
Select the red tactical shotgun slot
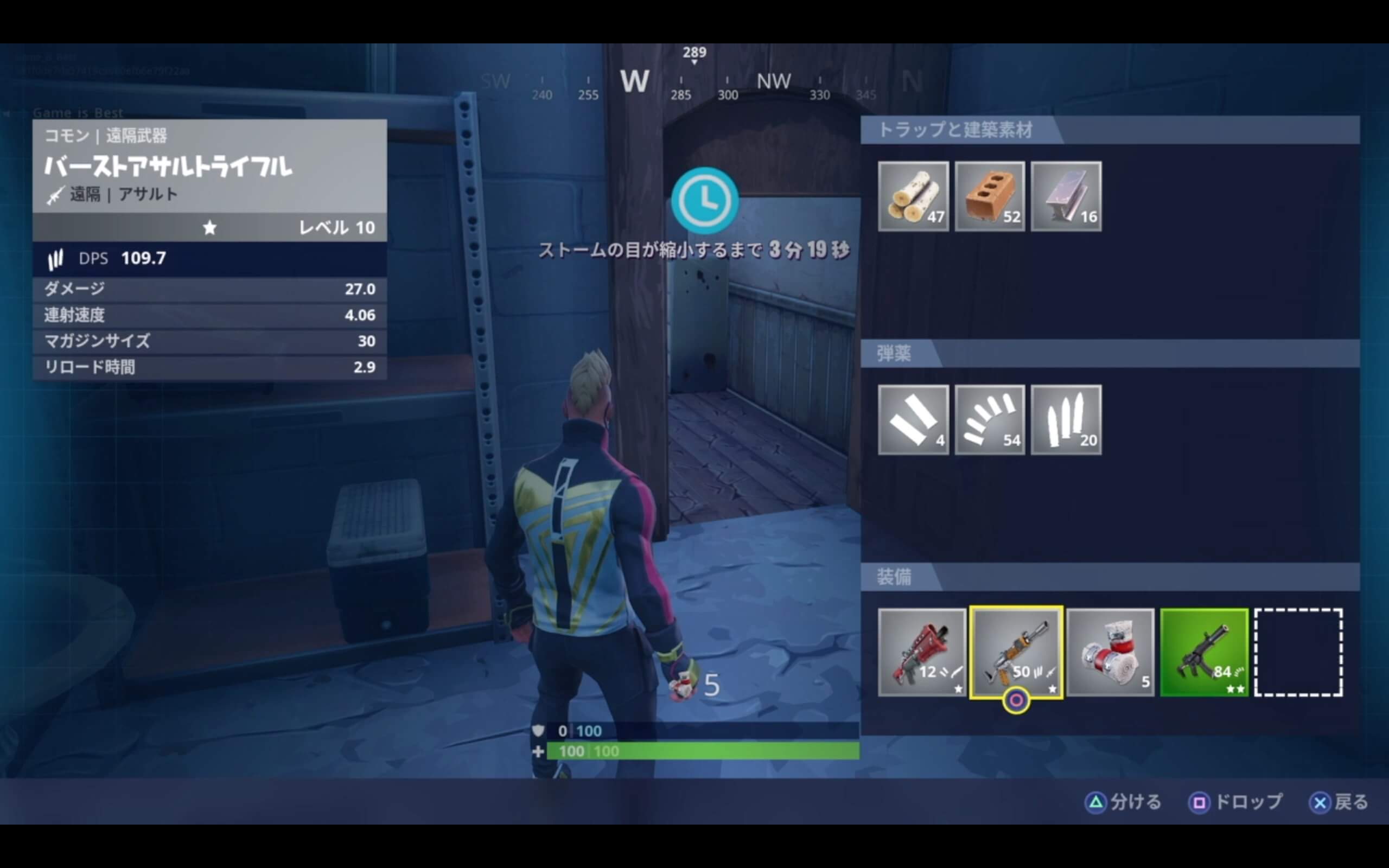coord(922,652)
